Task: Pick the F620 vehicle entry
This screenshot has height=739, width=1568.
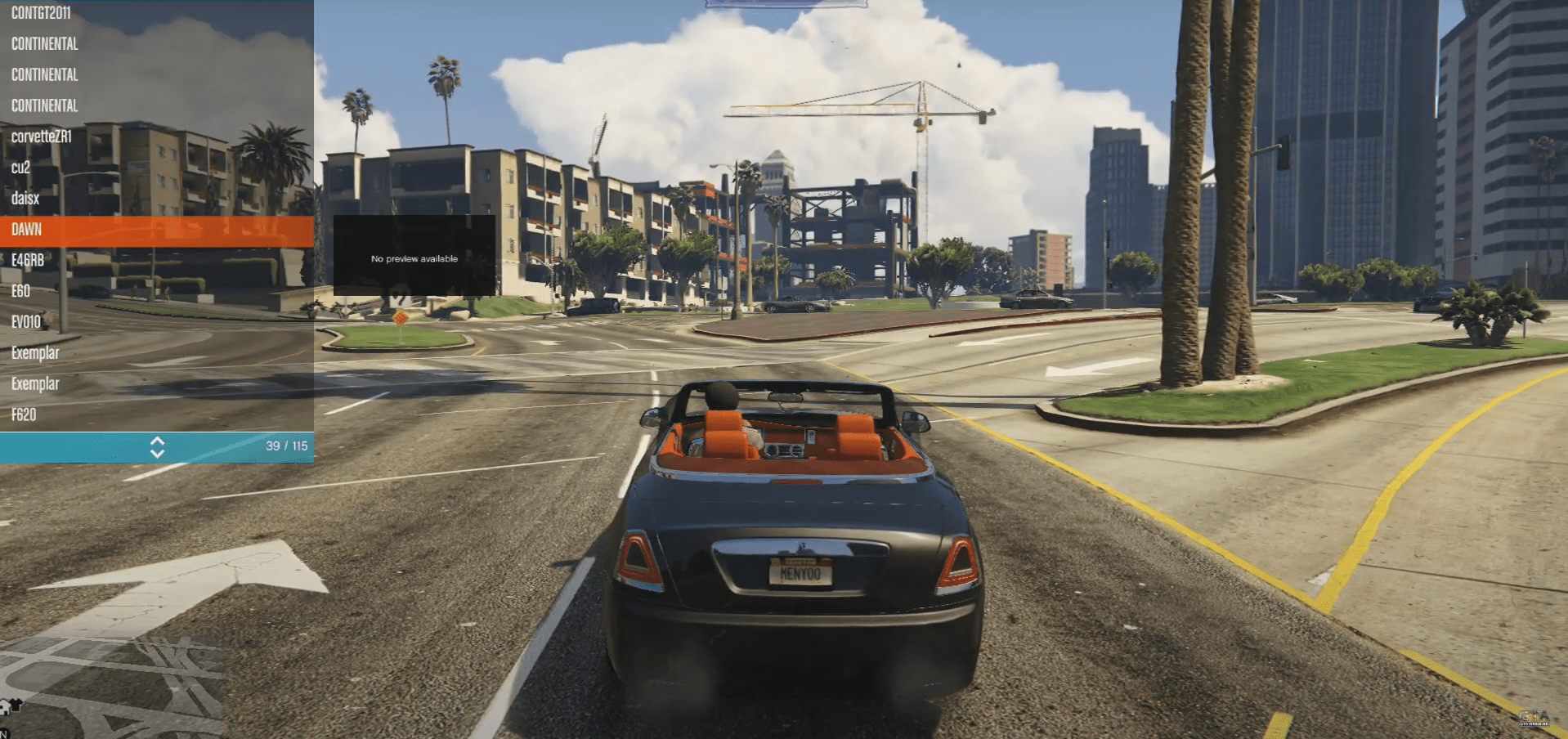Action: (24, 415)
